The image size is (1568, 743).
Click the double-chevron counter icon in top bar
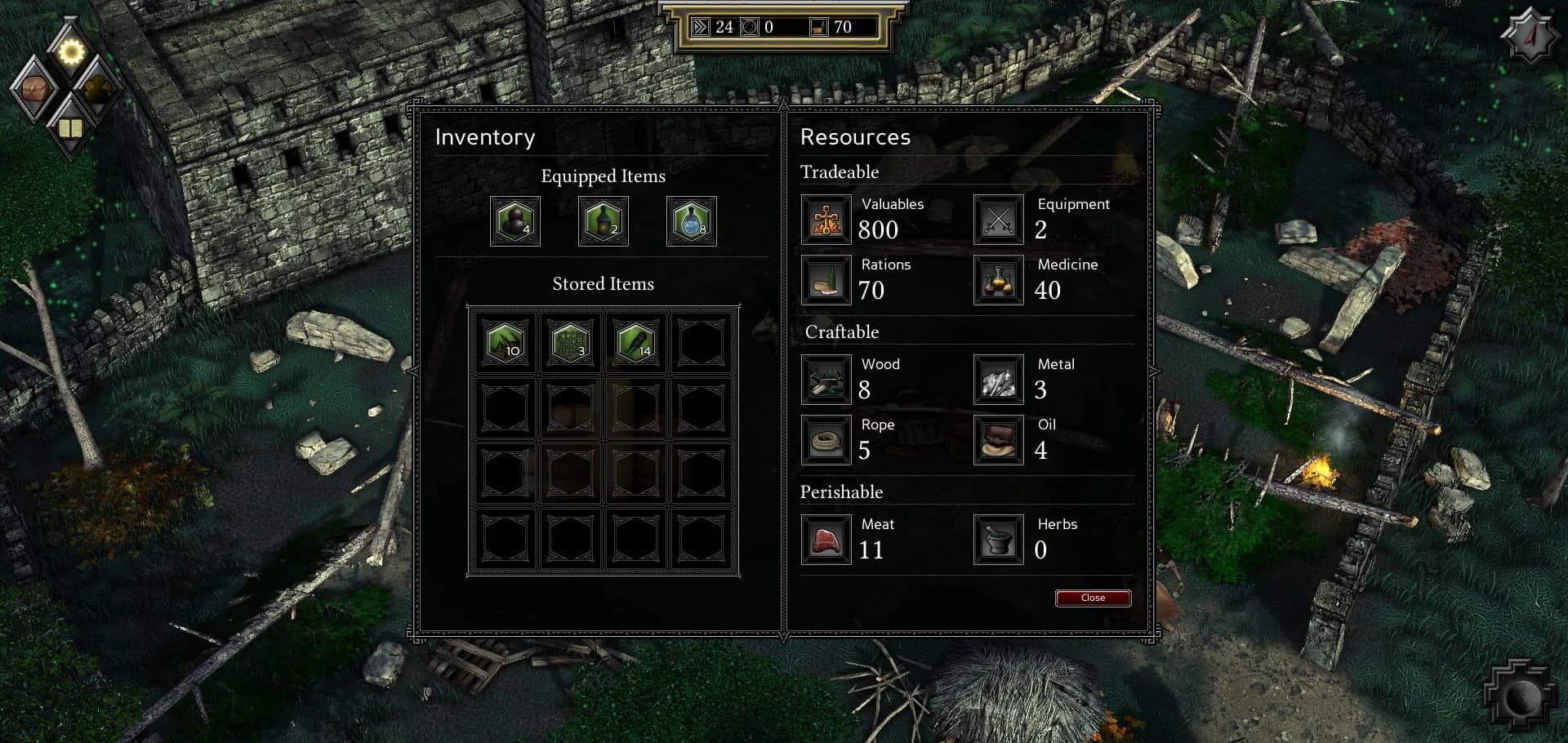tap(700, 28)
